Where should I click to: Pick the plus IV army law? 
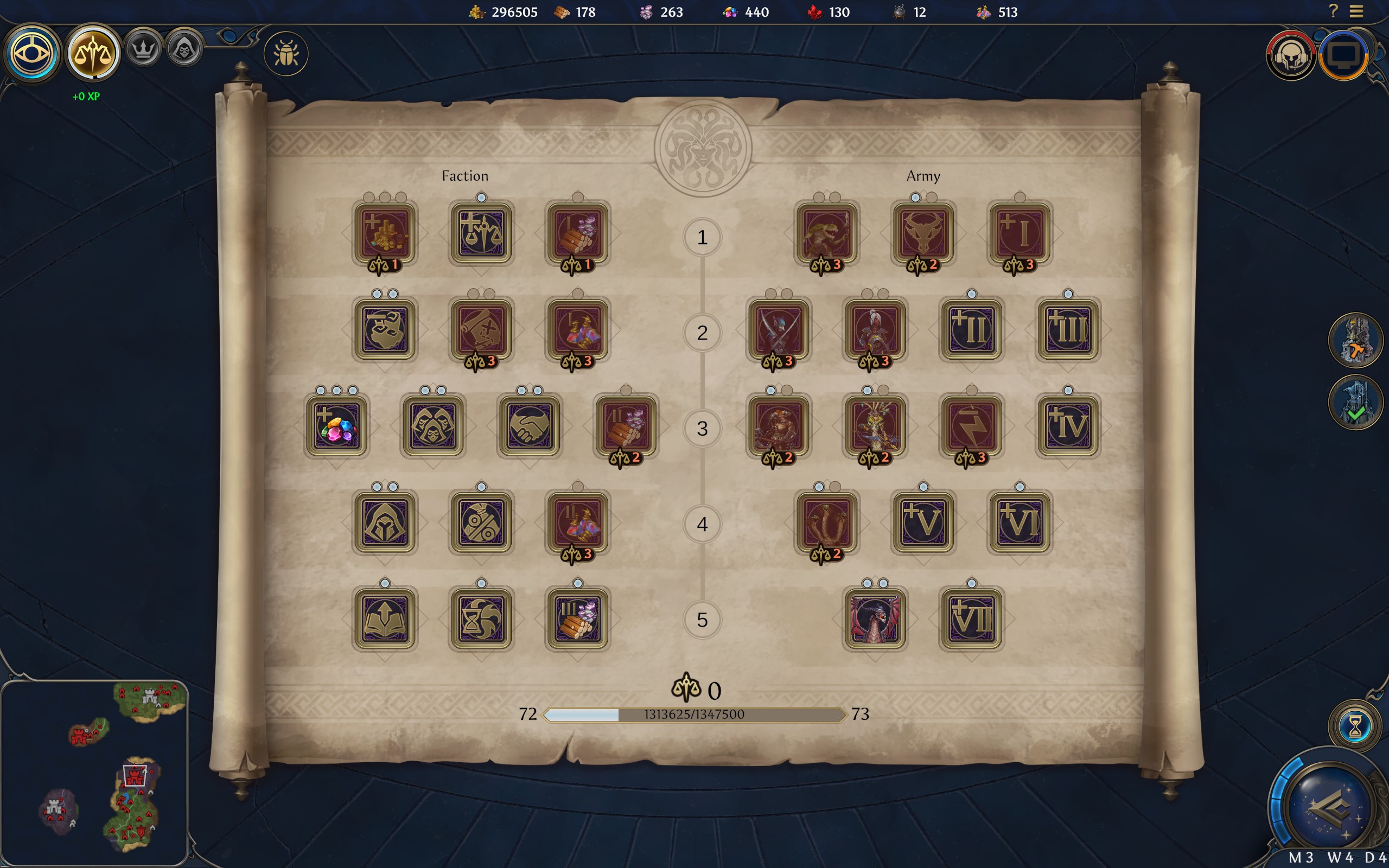pyautogui.click(x=1068, y=425)
